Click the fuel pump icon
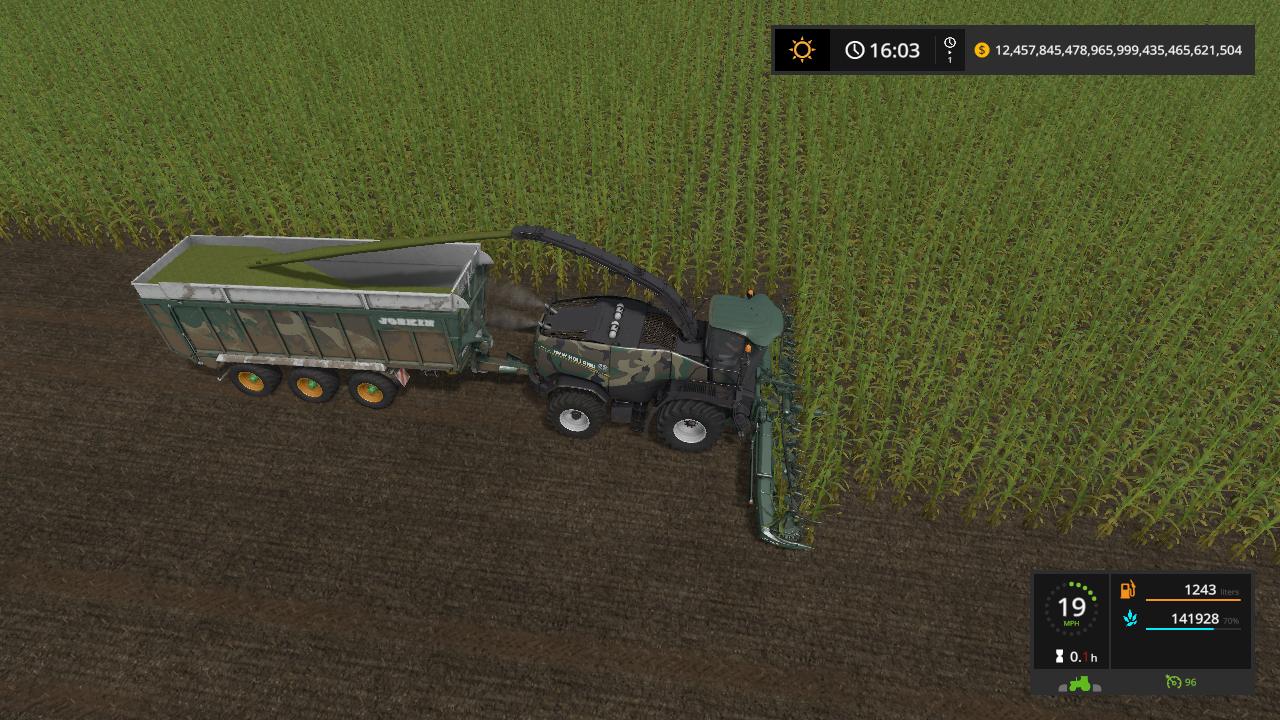The height and width of the screenshot is (720, 1280). [1128, 590]
